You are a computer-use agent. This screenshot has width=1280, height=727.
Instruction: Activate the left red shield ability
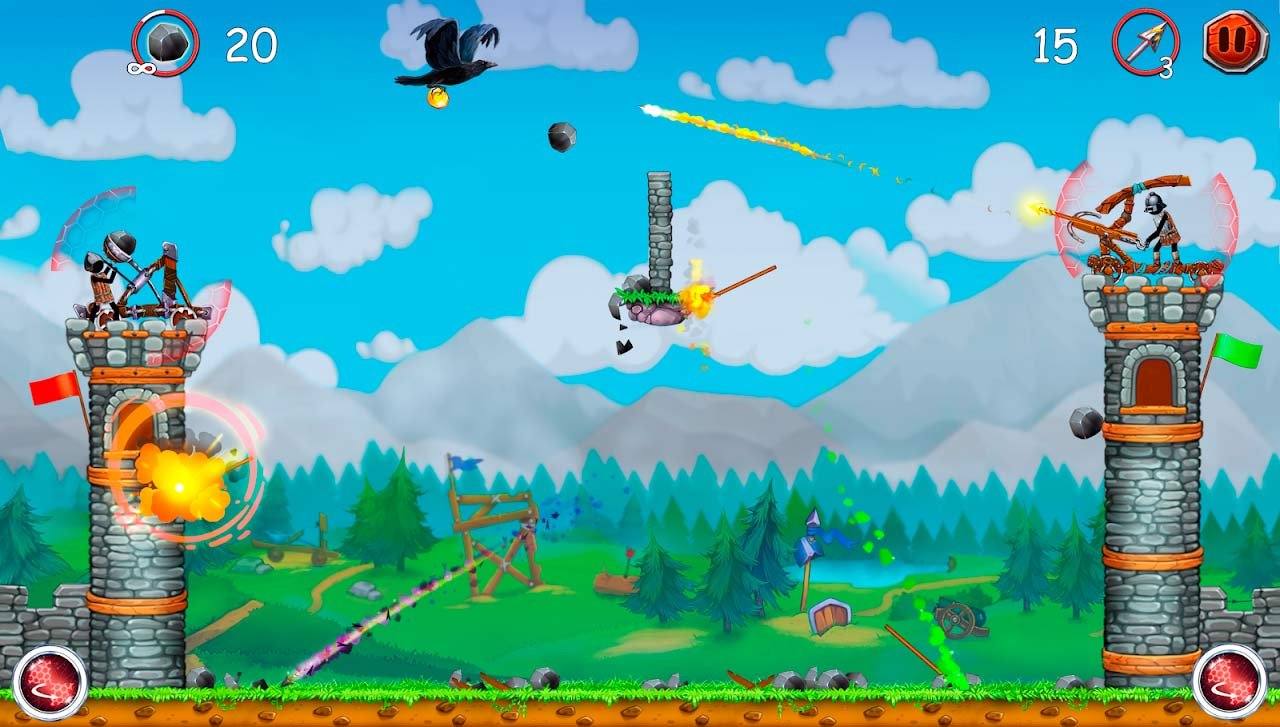pyautogui.click(x=50, y=682)
